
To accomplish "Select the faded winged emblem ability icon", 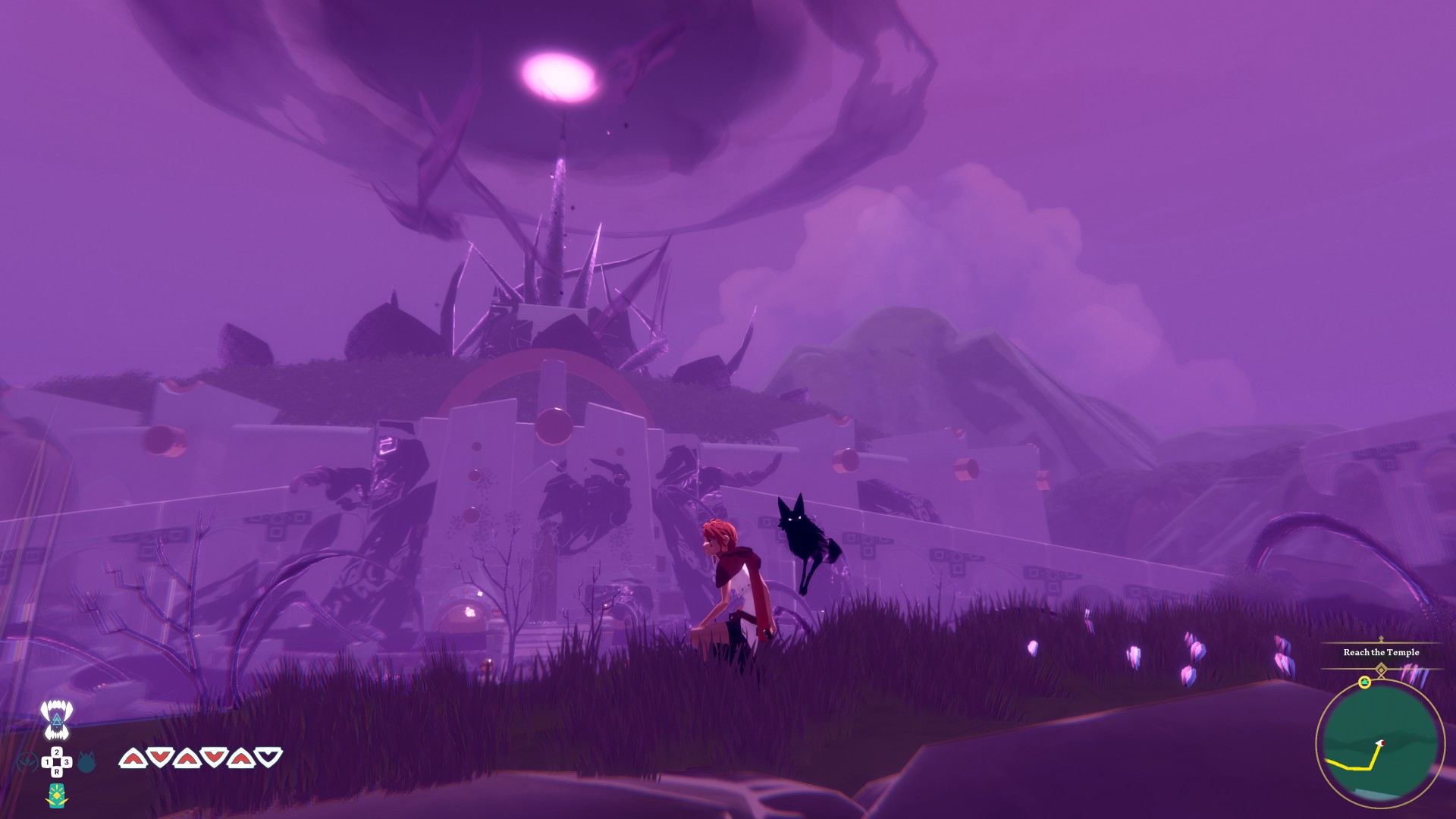I will [x=27, y=761].
